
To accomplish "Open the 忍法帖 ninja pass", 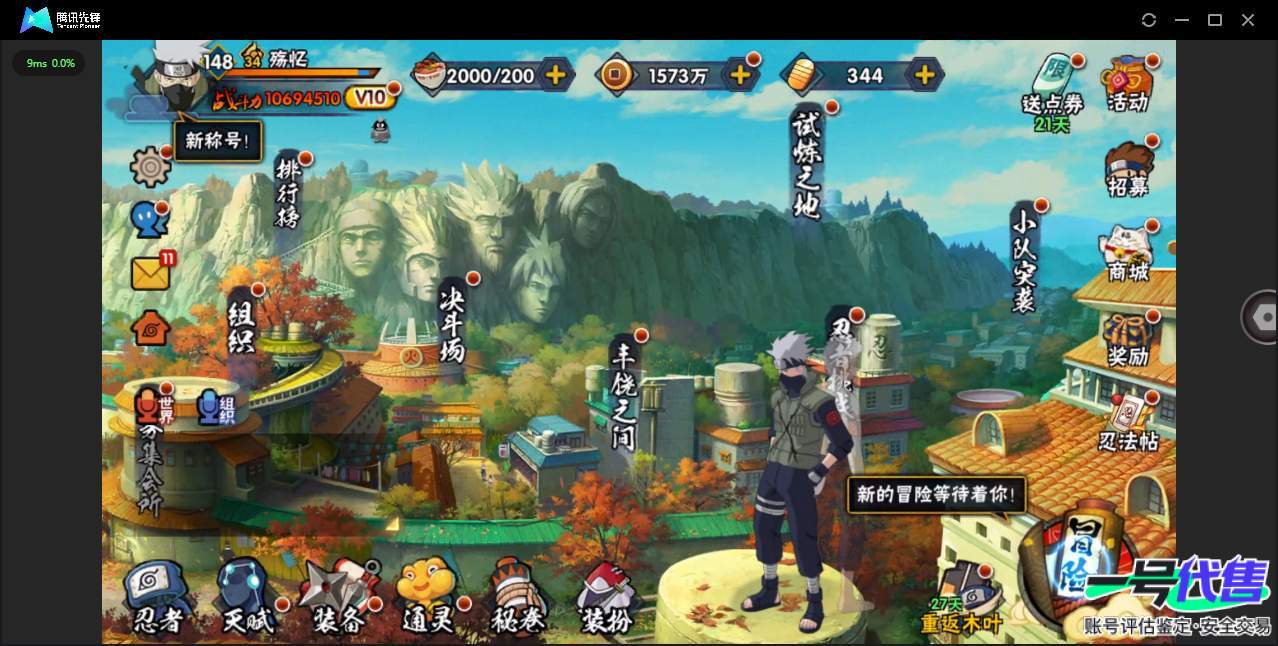I will point(1128,422).
